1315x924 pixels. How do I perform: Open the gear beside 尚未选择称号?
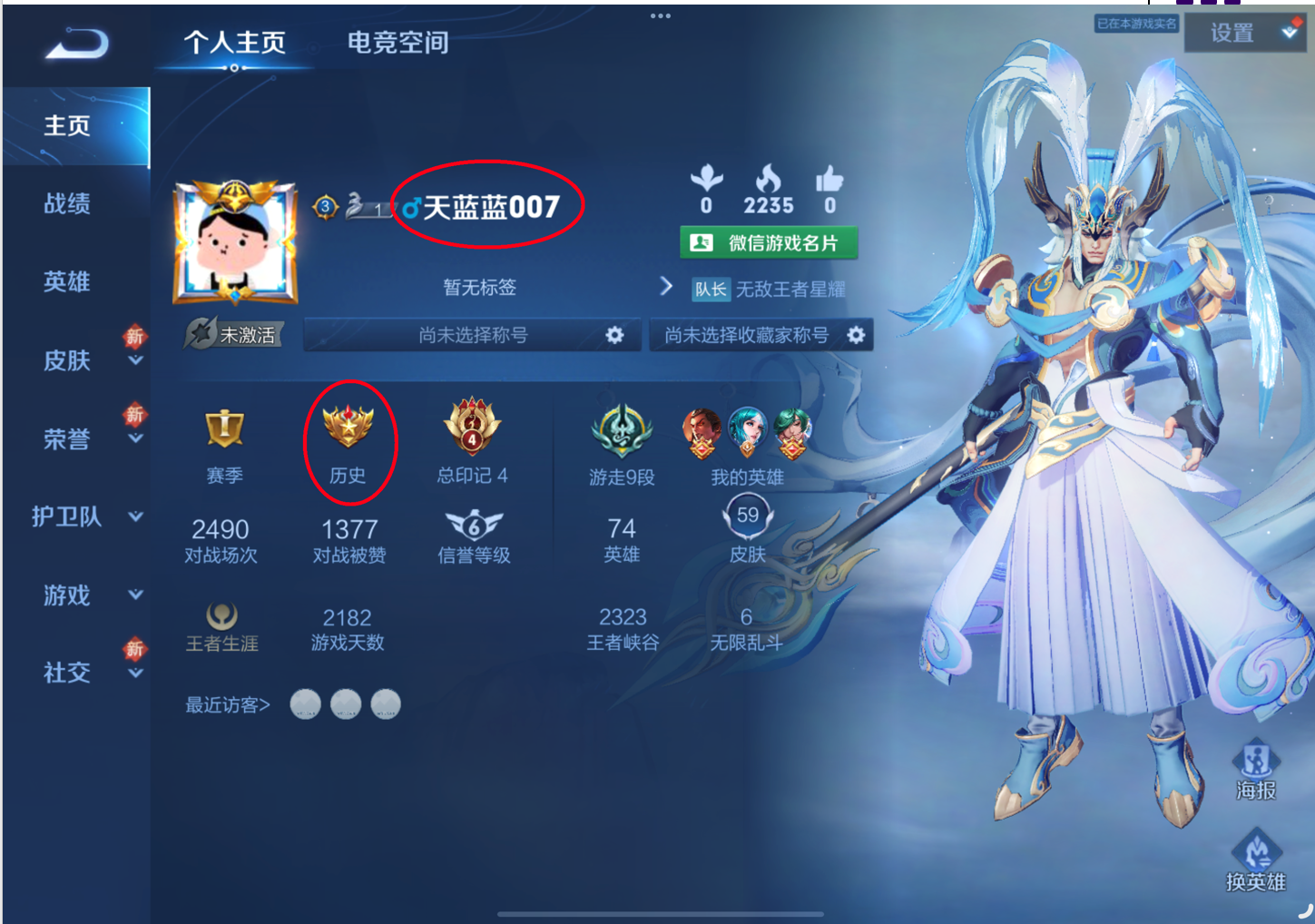tap(614, 335)
